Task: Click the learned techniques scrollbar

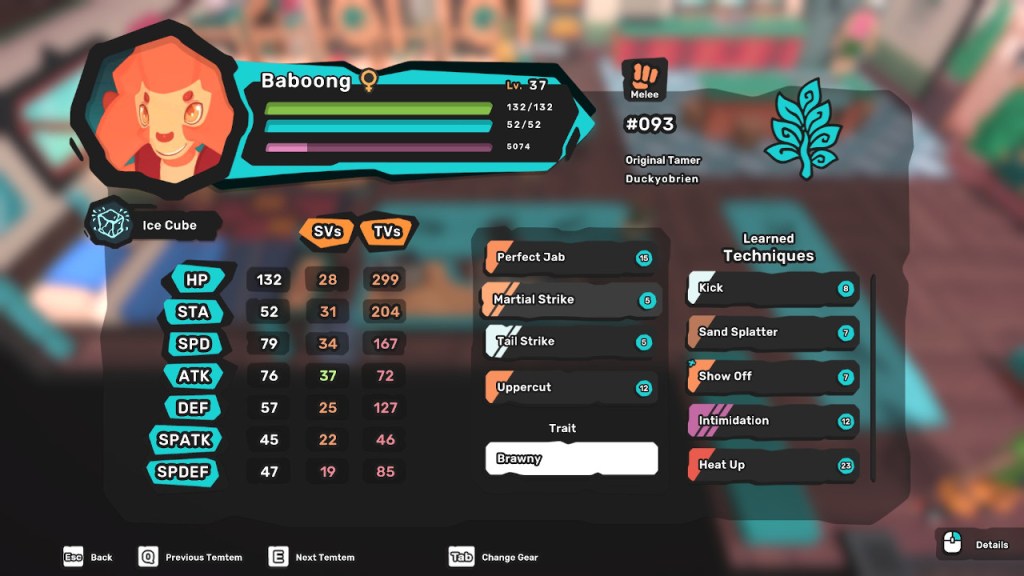Action: tap(873, 375)
